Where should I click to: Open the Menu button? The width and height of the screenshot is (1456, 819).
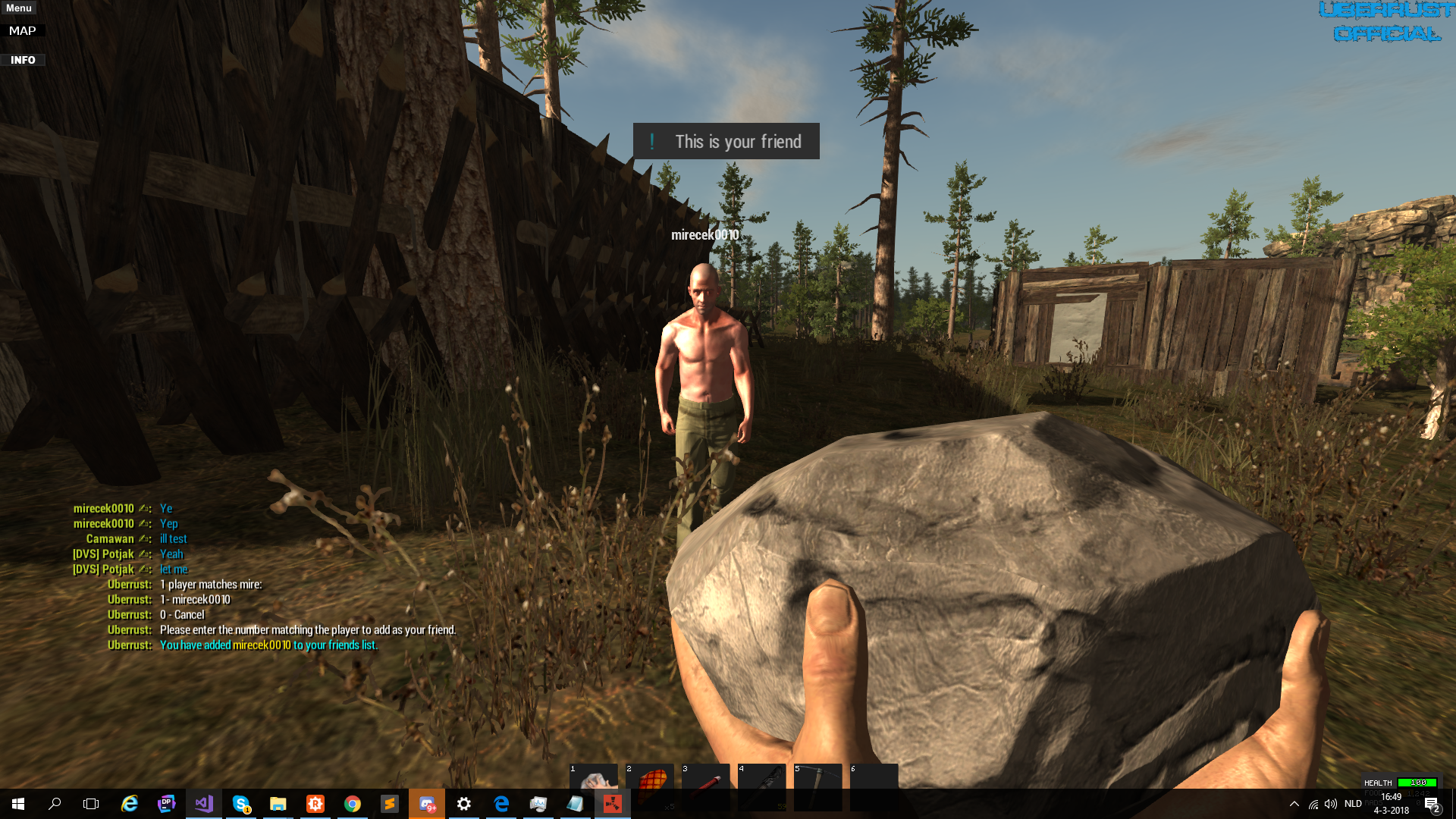click(x=19, y=8)
